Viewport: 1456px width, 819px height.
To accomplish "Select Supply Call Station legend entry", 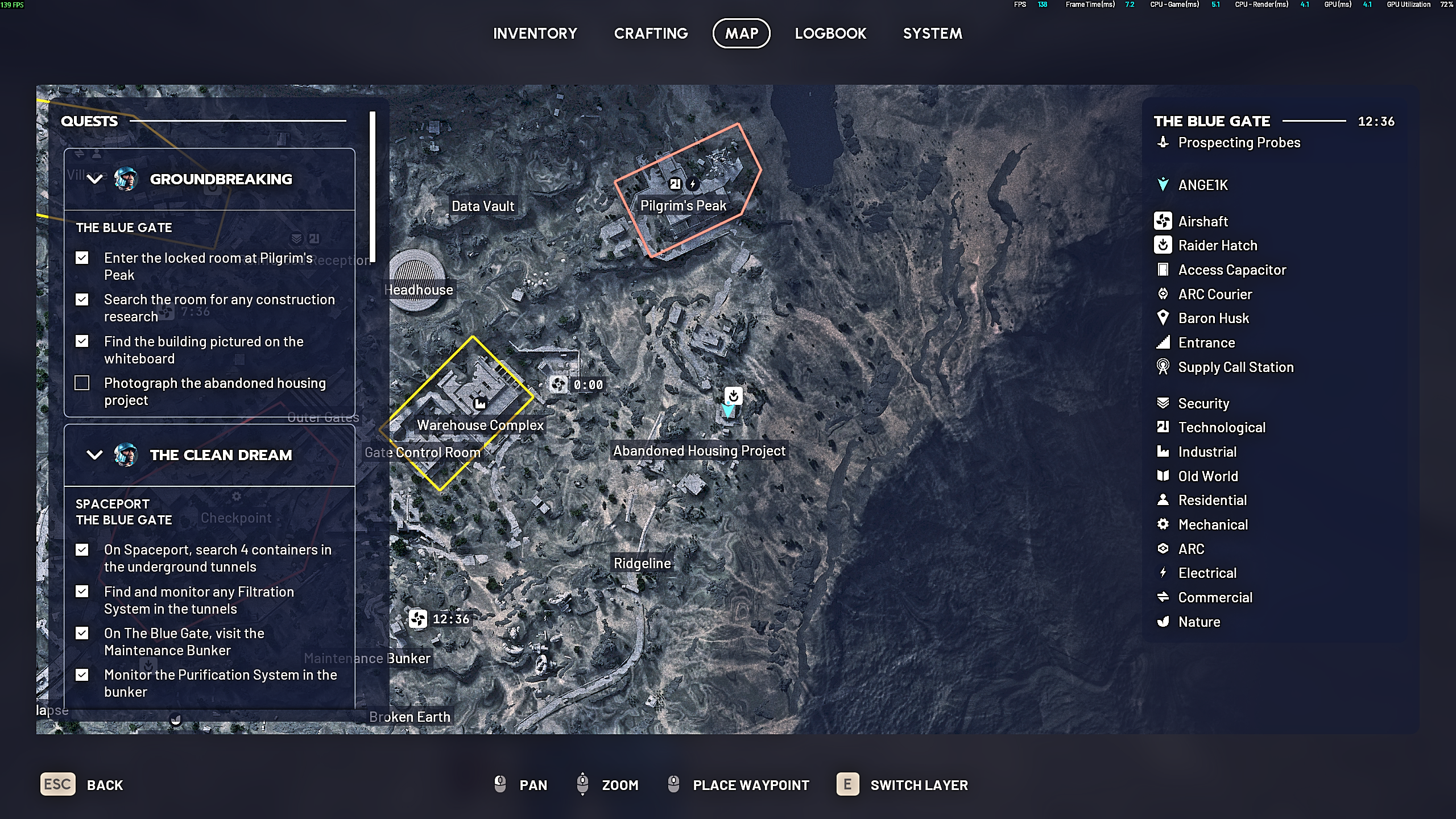I will click(1235, 367).
